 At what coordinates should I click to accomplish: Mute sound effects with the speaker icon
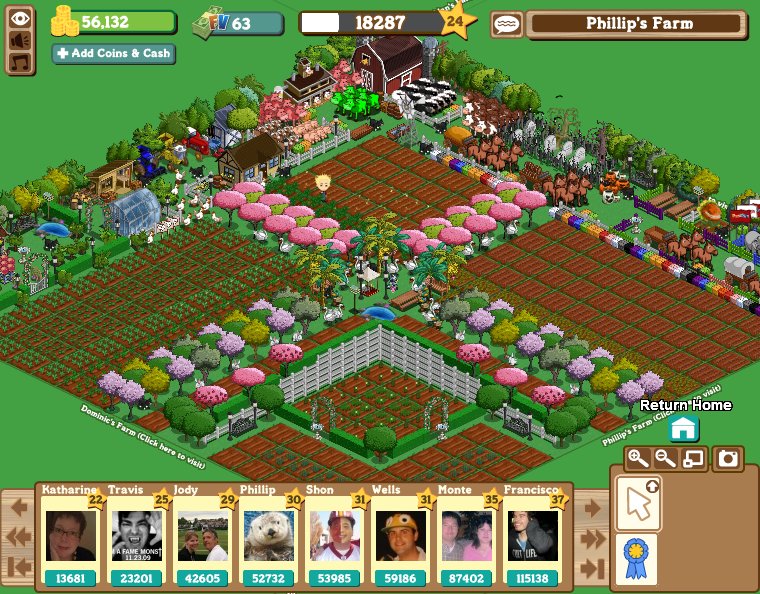tap(19, 40)
